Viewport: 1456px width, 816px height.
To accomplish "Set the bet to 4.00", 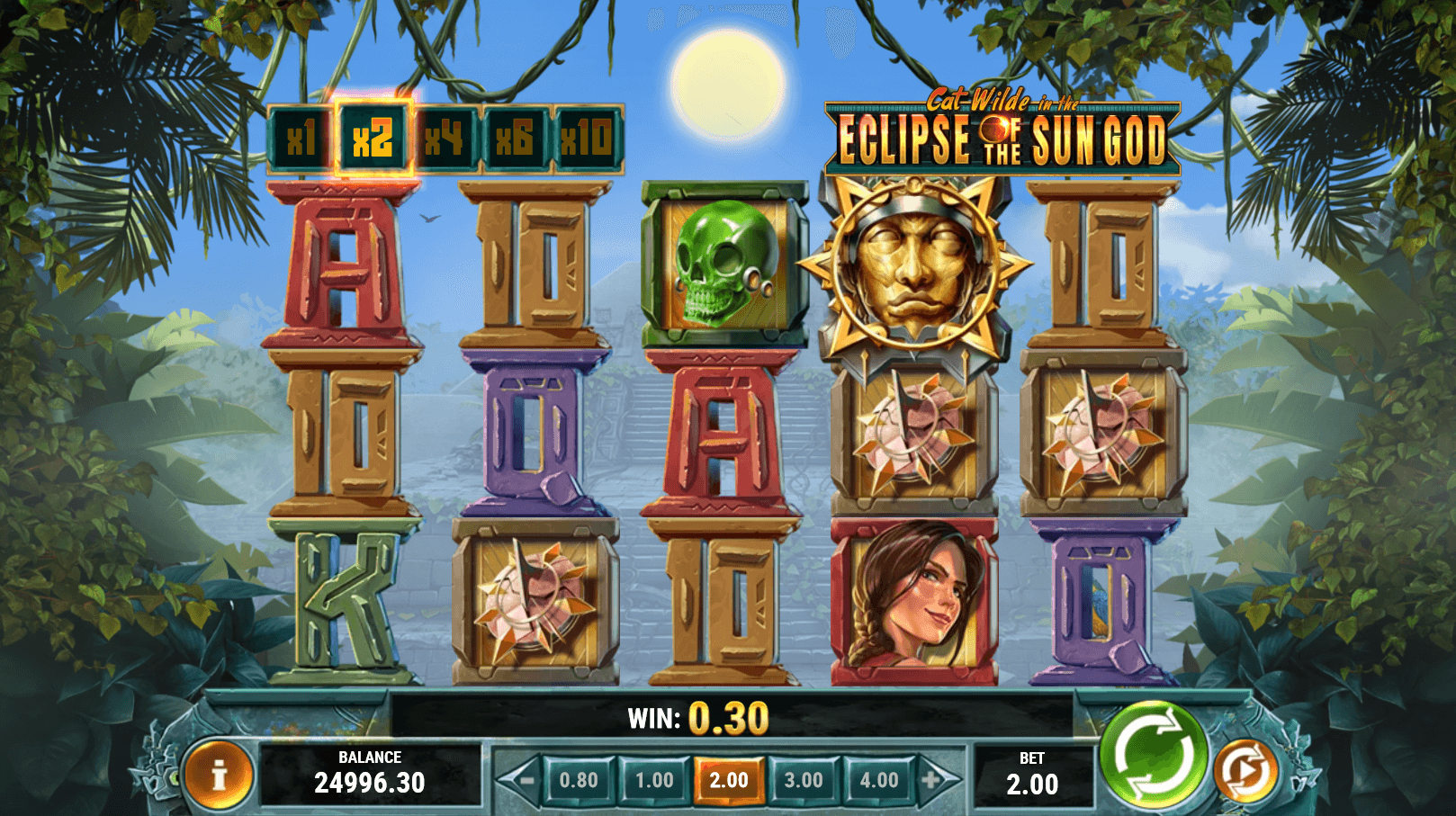I will pyautogui.click(x=878, y=780).
